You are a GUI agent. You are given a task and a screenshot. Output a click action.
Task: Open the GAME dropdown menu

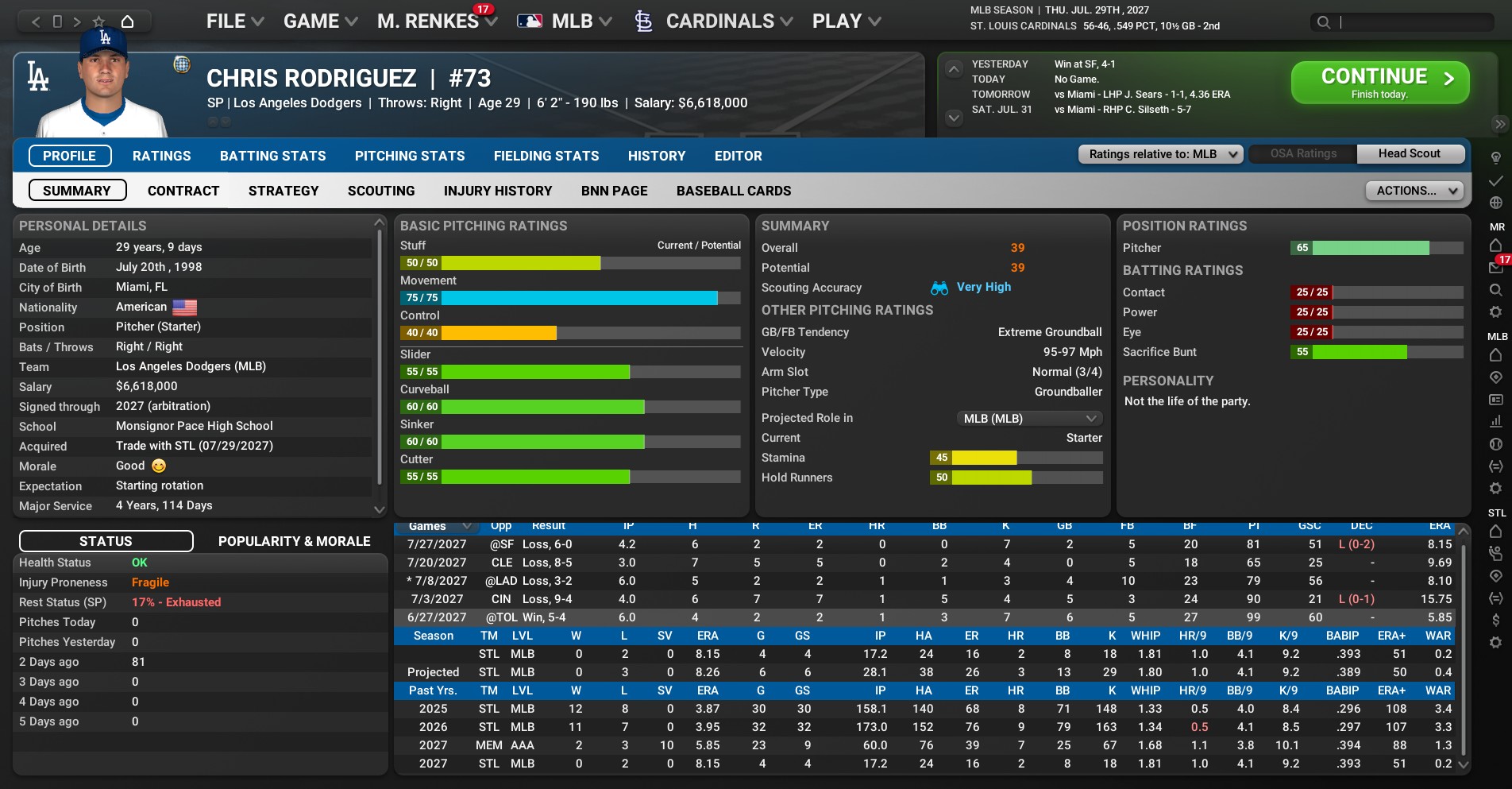click(x=320, y=21)
